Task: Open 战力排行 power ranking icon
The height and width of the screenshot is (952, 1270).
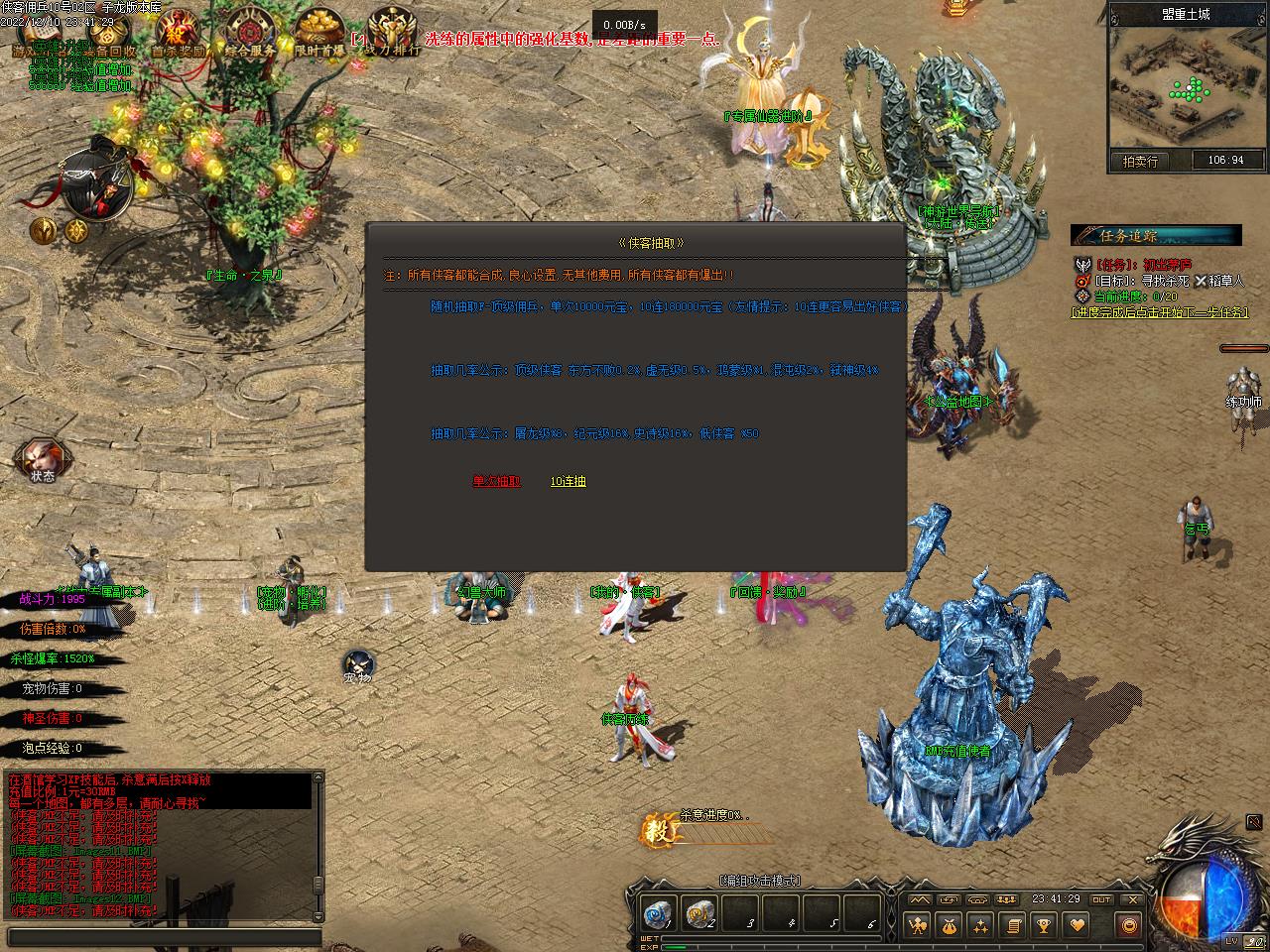Action: pyautogui.click(x=392, y=33)
